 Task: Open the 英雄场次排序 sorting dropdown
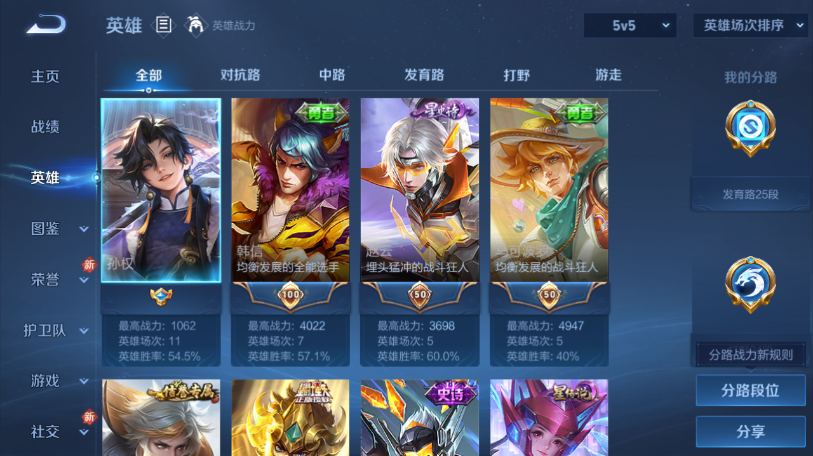[x=749, y=25]
